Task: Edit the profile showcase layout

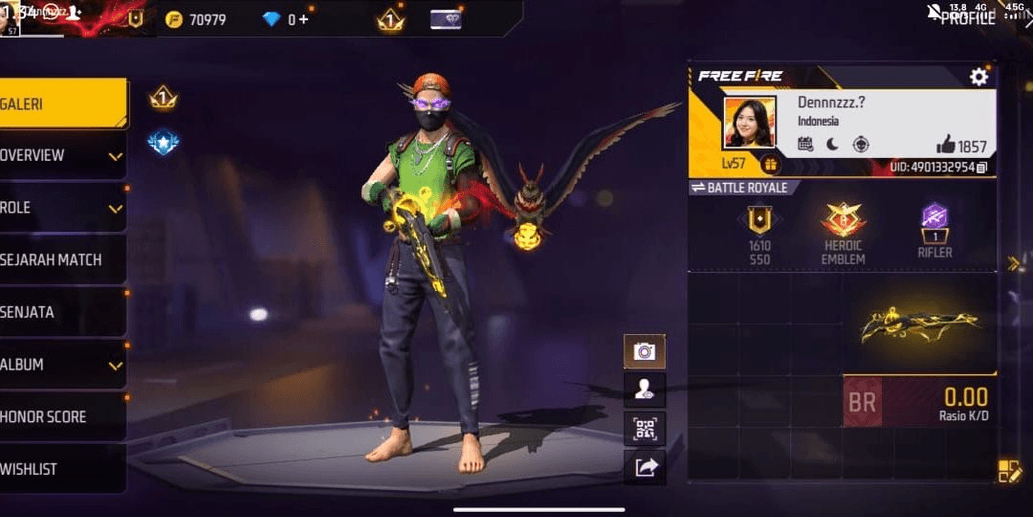Action: click(x=1008, y=471)
